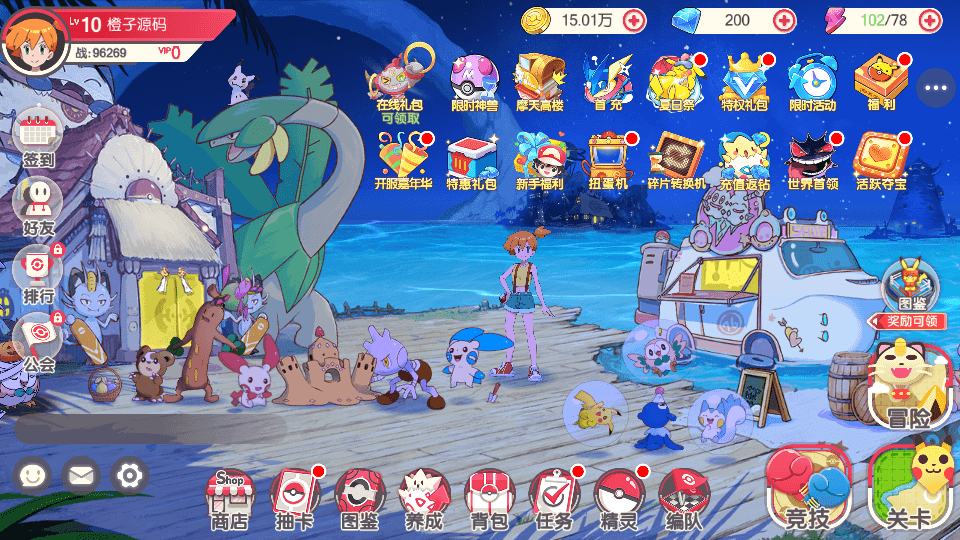Viewport: 960px width, 540px height.
Task: Add diamonds with the plus button
Action: [x=784, y=19]
